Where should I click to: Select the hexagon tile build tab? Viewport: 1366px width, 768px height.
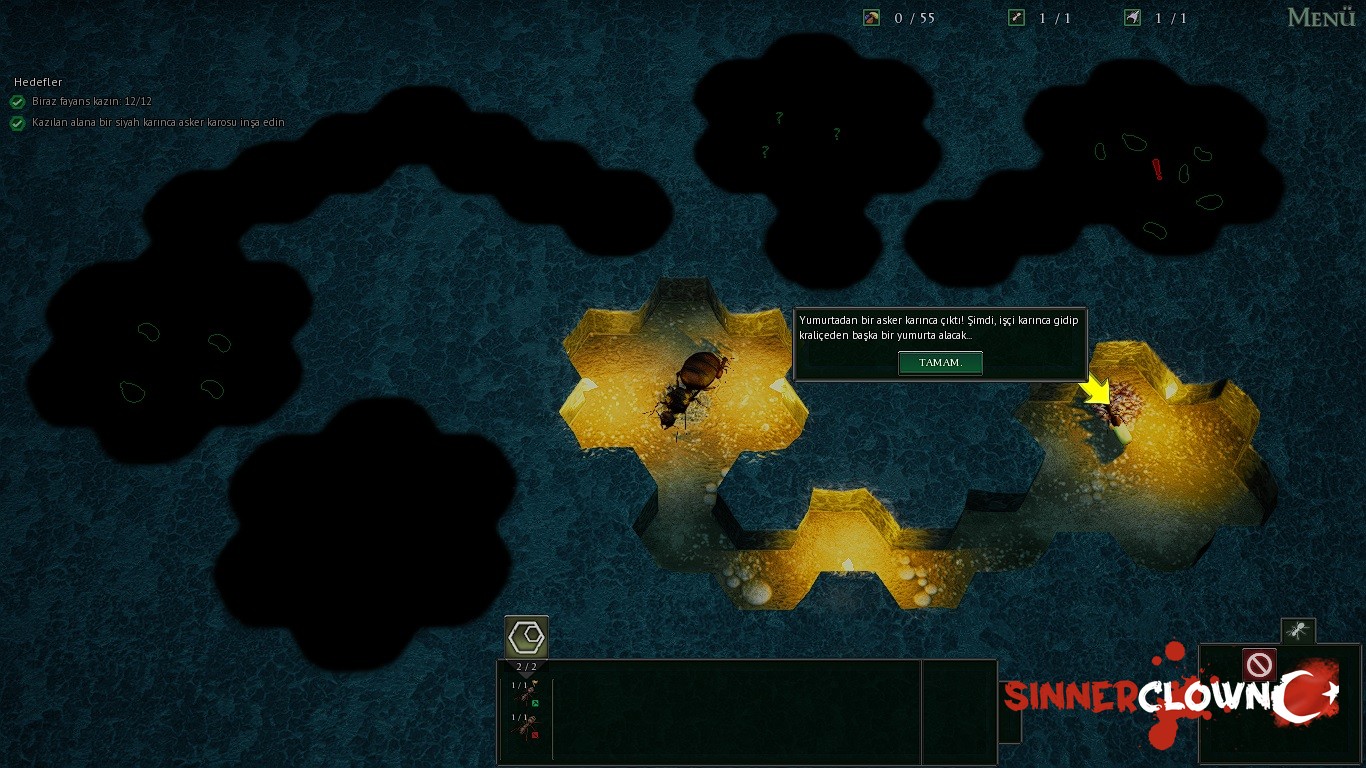pos(526,637)
